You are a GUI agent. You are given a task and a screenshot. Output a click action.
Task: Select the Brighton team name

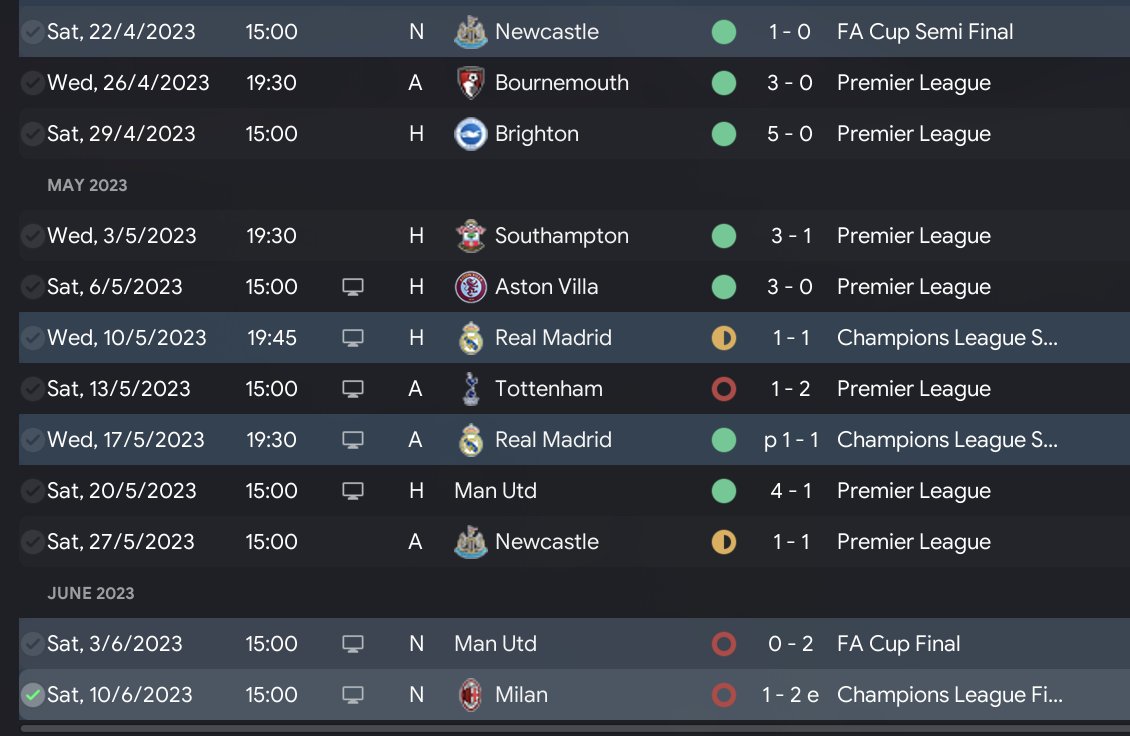tap(536, 134)
